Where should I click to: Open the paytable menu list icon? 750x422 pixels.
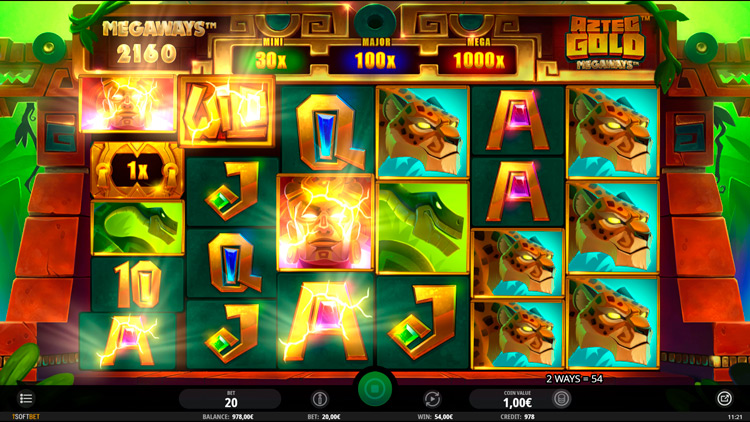coord(26,399)
